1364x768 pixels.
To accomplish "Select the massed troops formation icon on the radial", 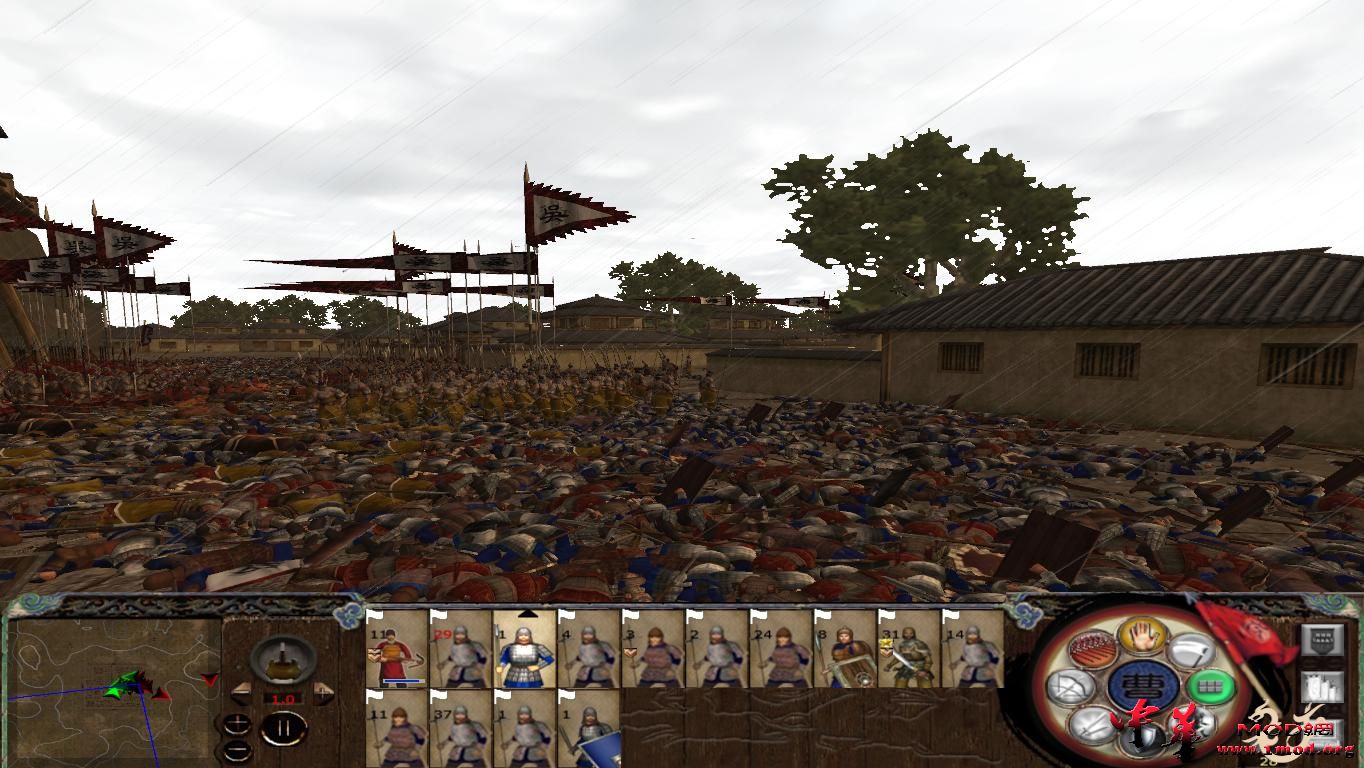I will click(x=1091, y=649).
